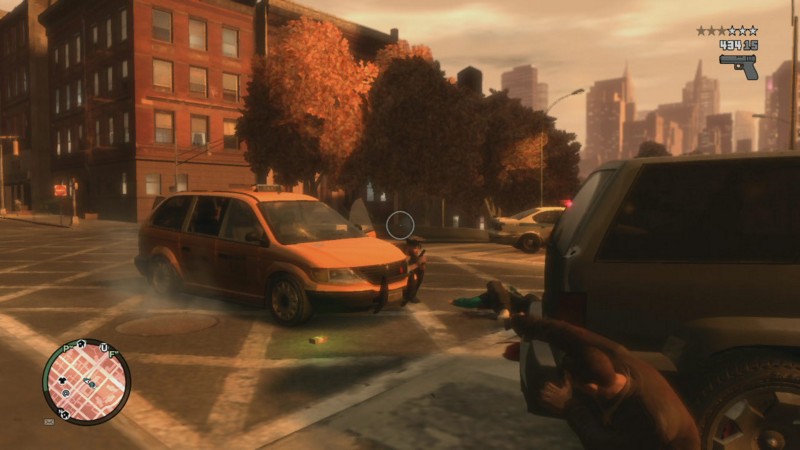Viewport: 800px width, 450px height.
Task: Open the envelope message icon below the minimap
Action: pyautogui.click(x=49, y=421)
